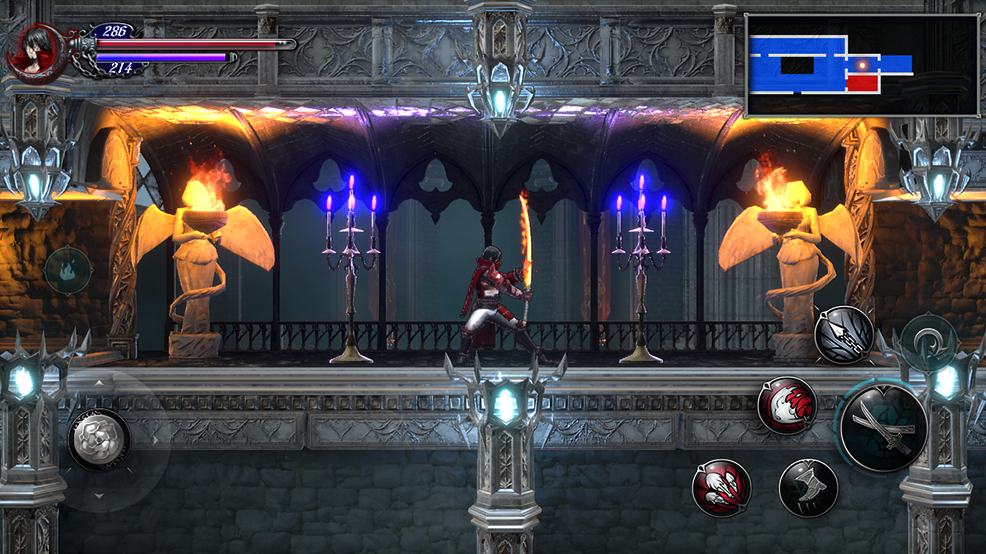Trigger the red swirling shard ability

tap(786, 405)
